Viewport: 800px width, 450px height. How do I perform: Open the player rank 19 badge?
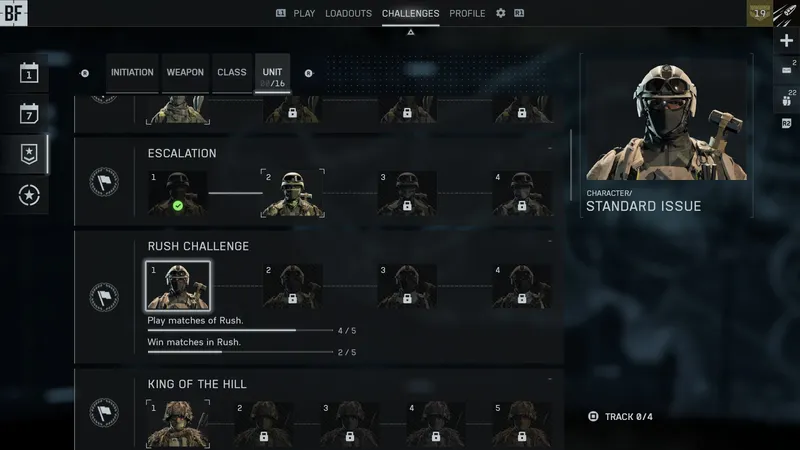click(x=760, y=14)
